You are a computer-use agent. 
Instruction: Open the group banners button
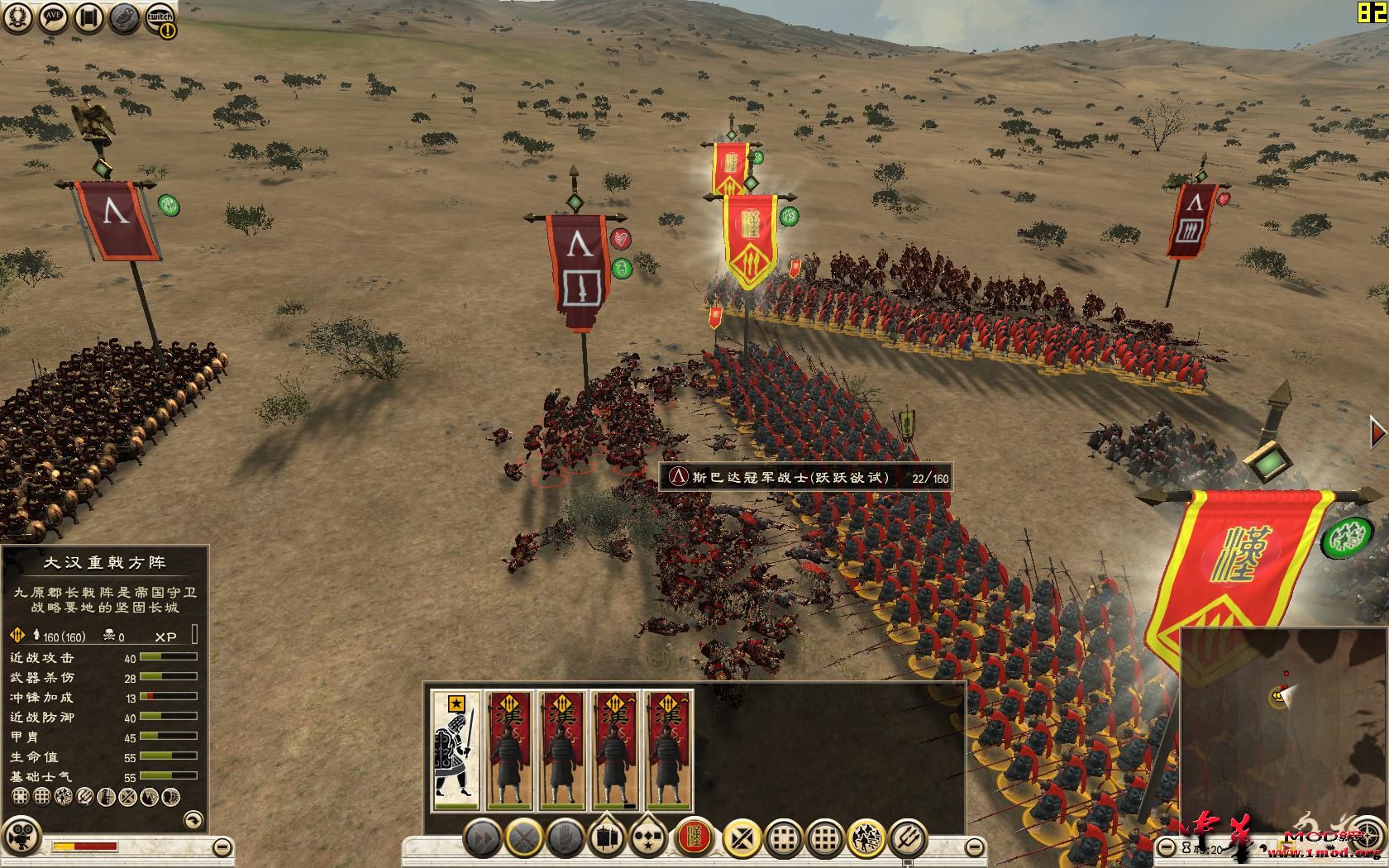[608, 839]
